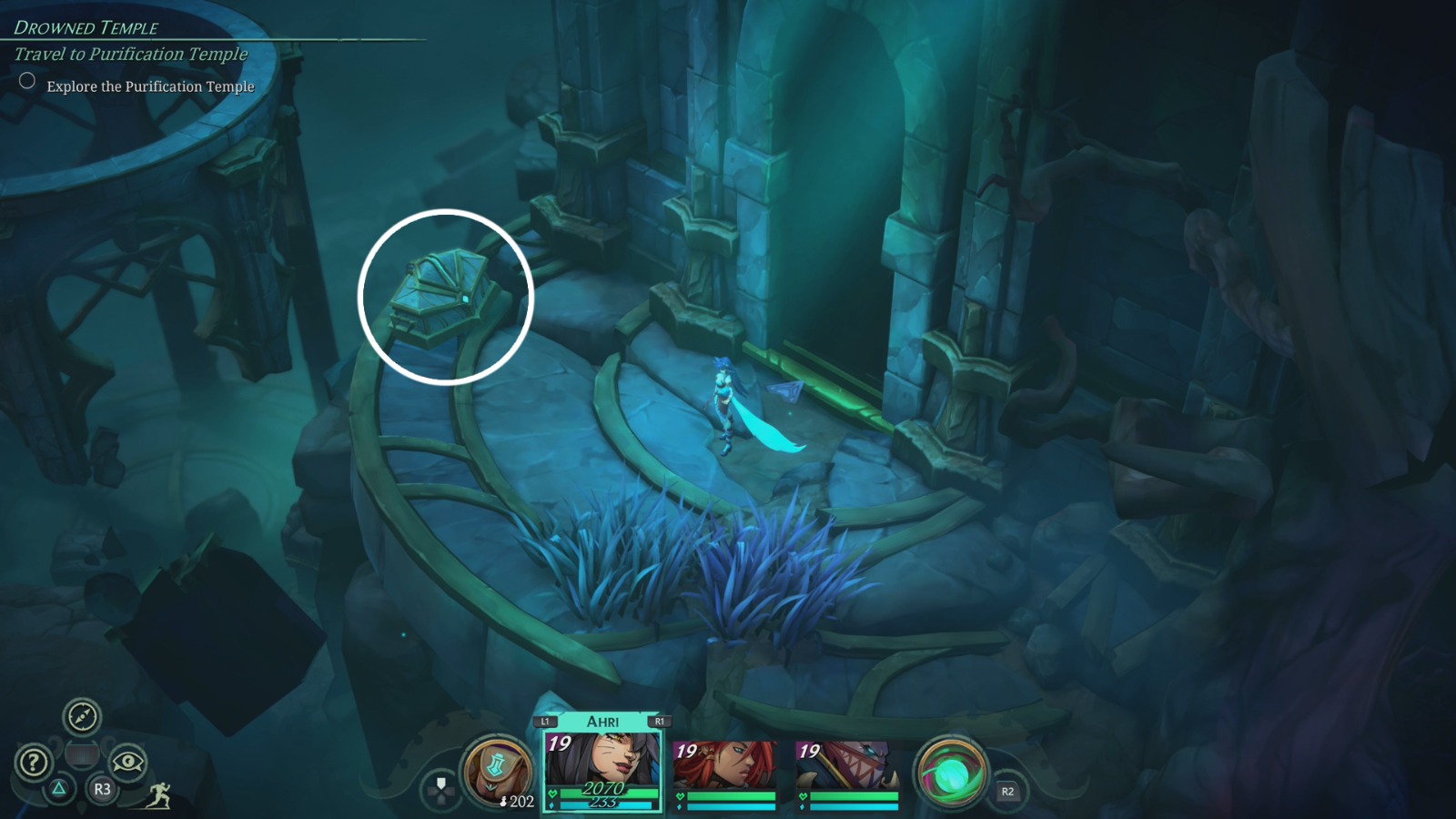This screenshot has height=819, width=1456.
Task: Select Ahri's name tab above her portrait
Action: pos(602,720)
